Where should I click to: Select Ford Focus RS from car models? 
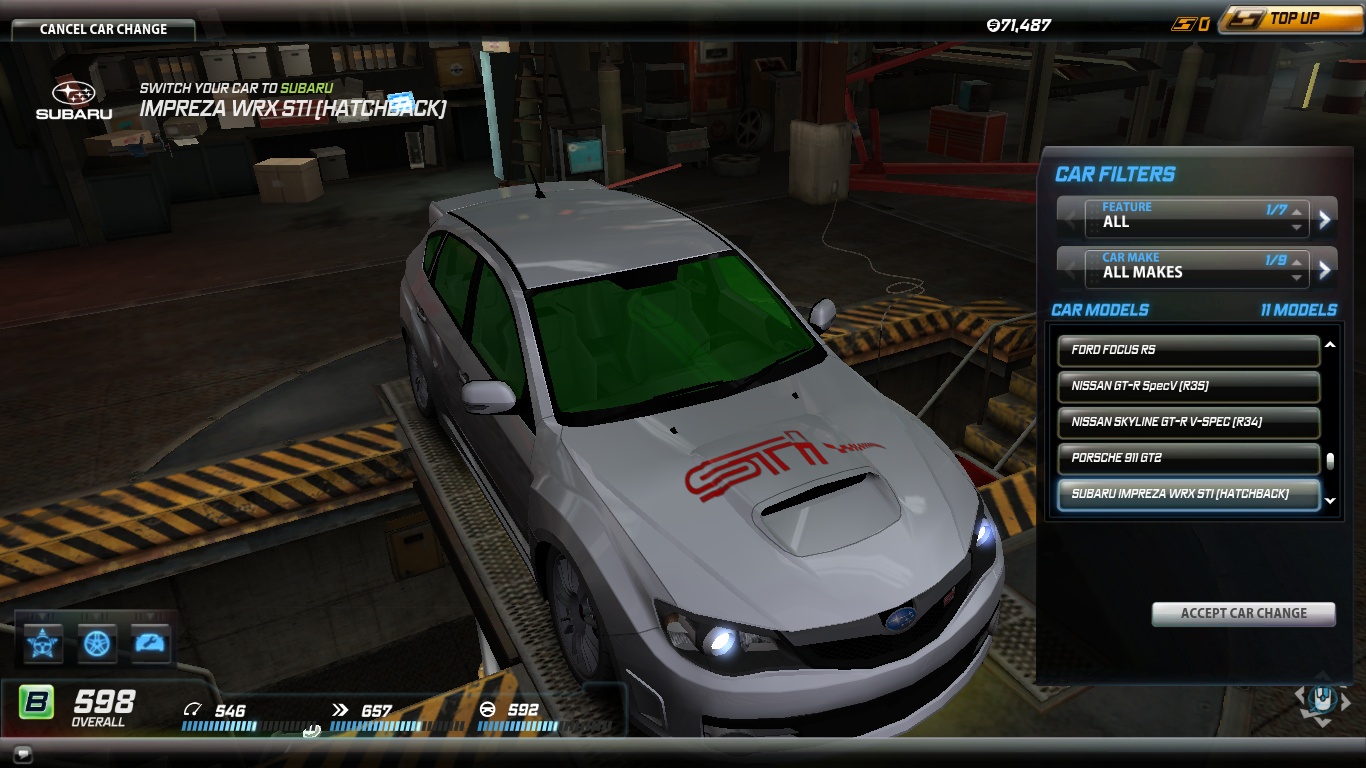click(1189, 350)
